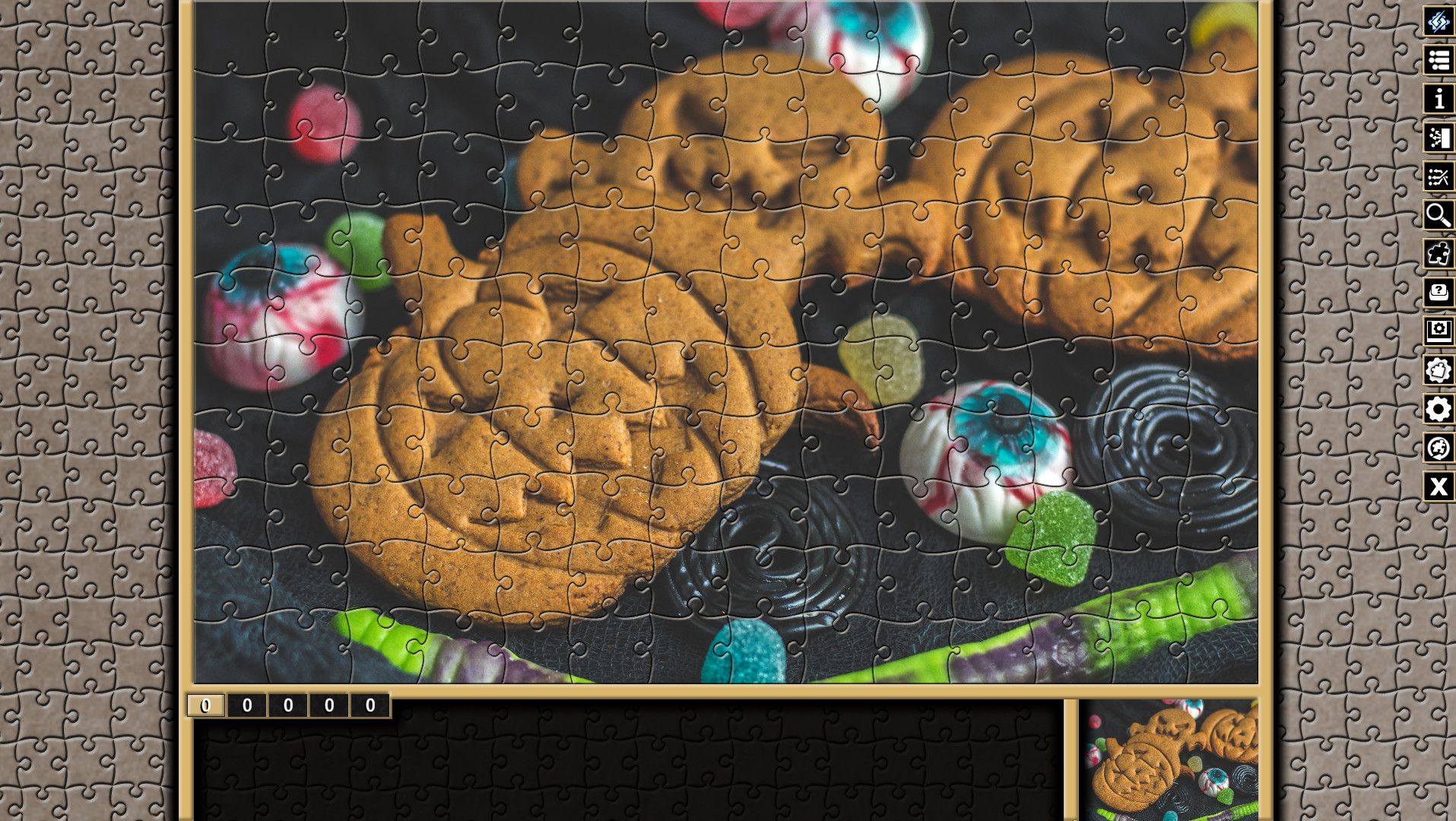Image resolution: width=1456 pixels, height=821 pixels.
Task: Click the last zero counter on the right
Action: [369, 705]
